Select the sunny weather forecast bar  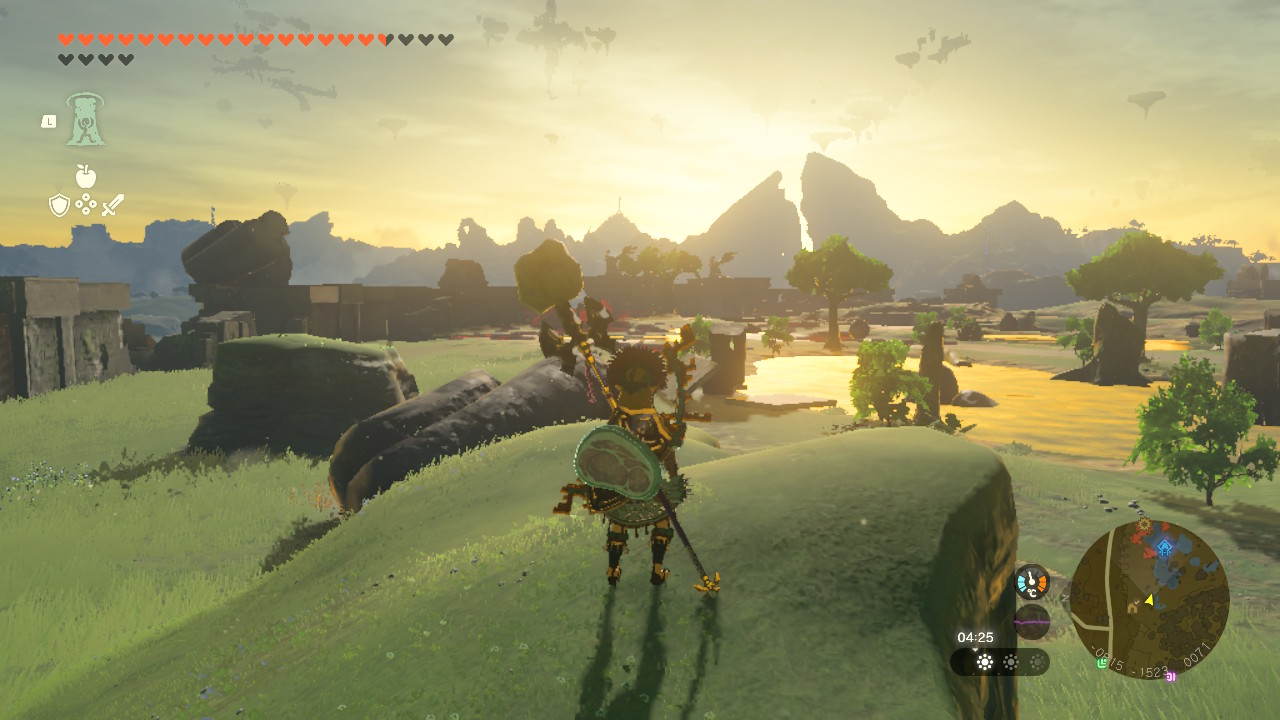click(1000, 662)
